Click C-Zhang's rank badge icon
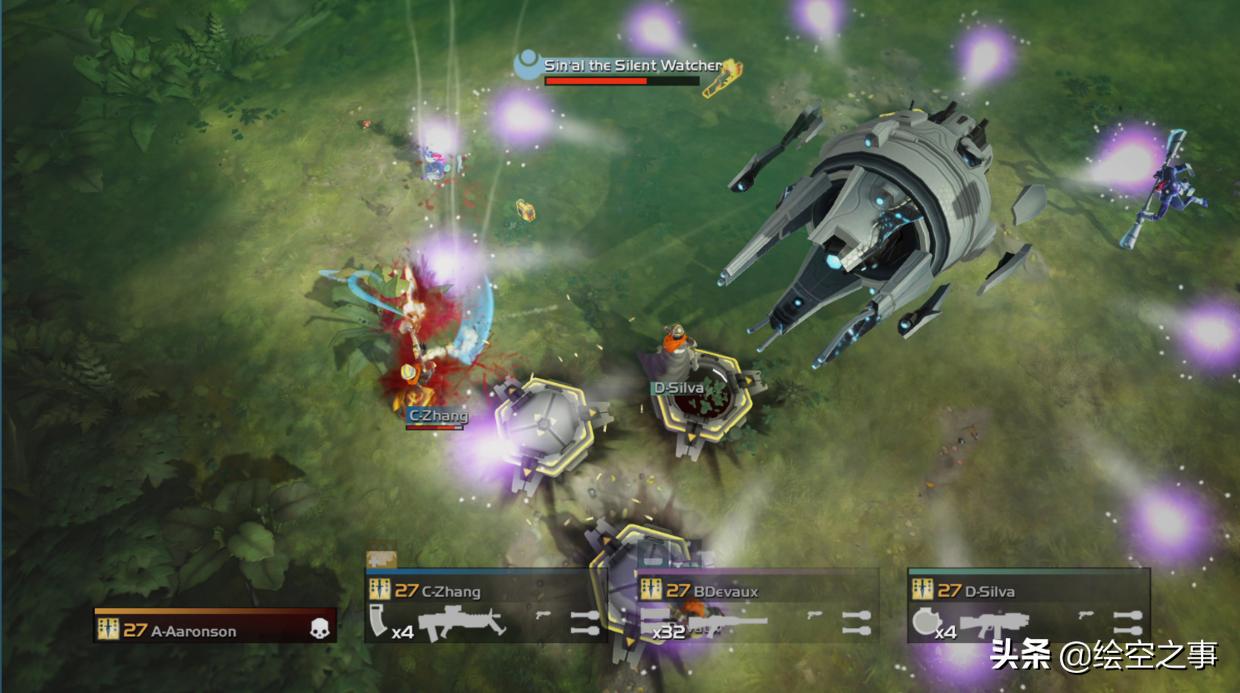 coord(379,590)
